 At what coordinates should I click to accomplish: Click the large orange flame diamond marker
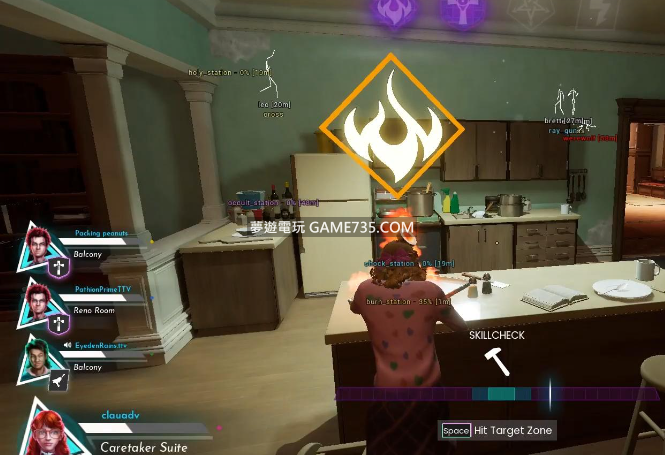(393, 125)
